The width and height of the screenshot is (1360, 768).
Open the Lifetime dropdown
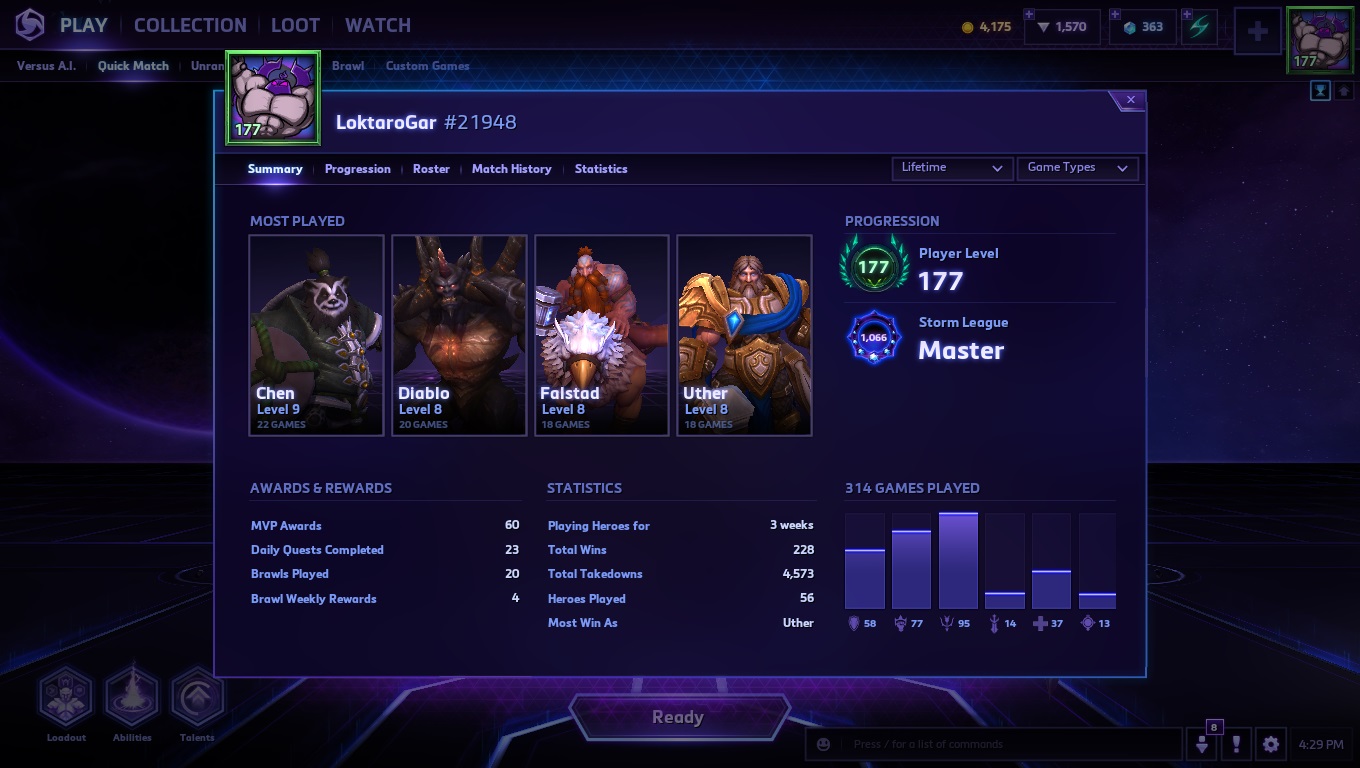[951, 168]
